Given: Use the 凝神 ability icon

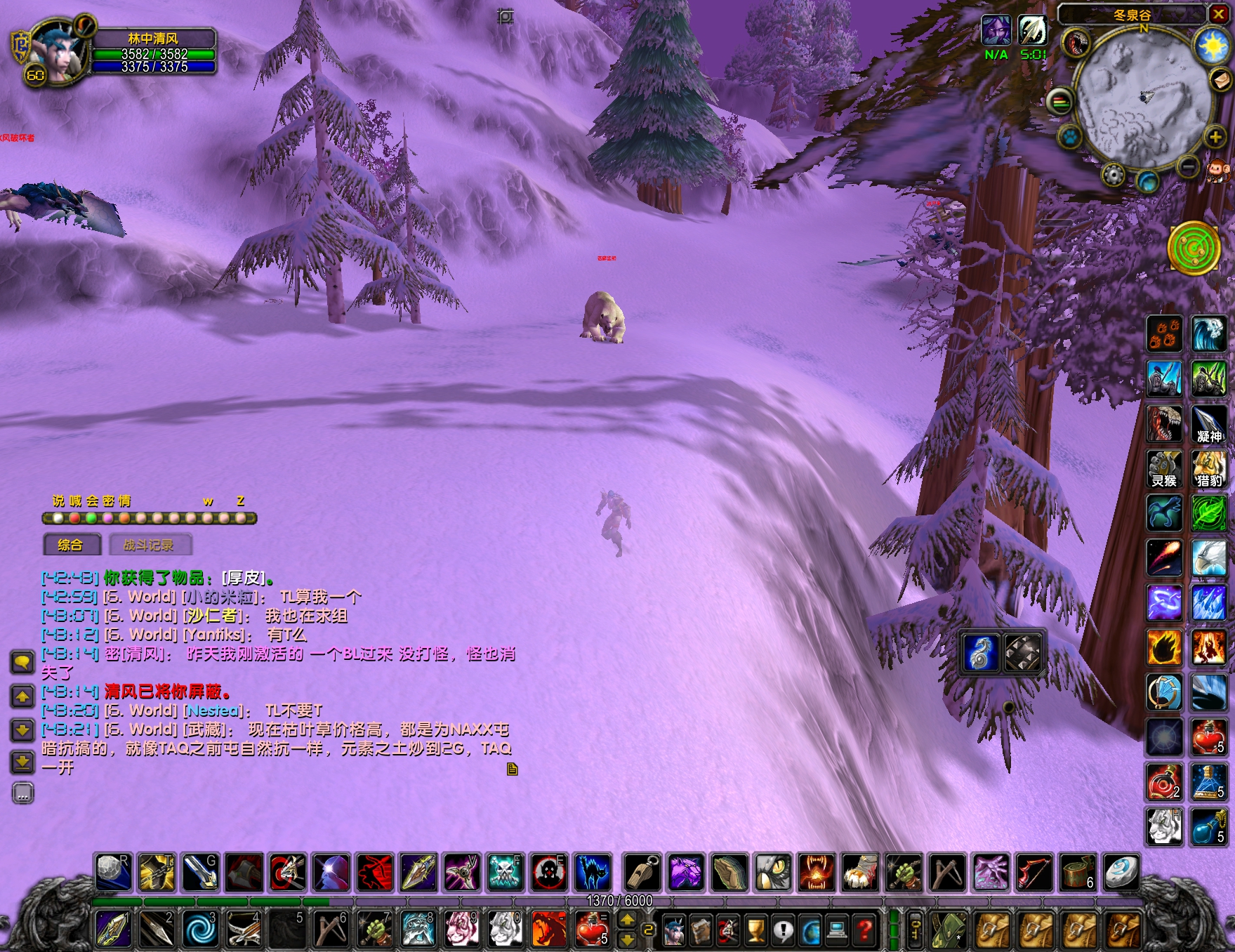Looking at the screenshot, I should pyautogui.click(x=1209, y=425).
